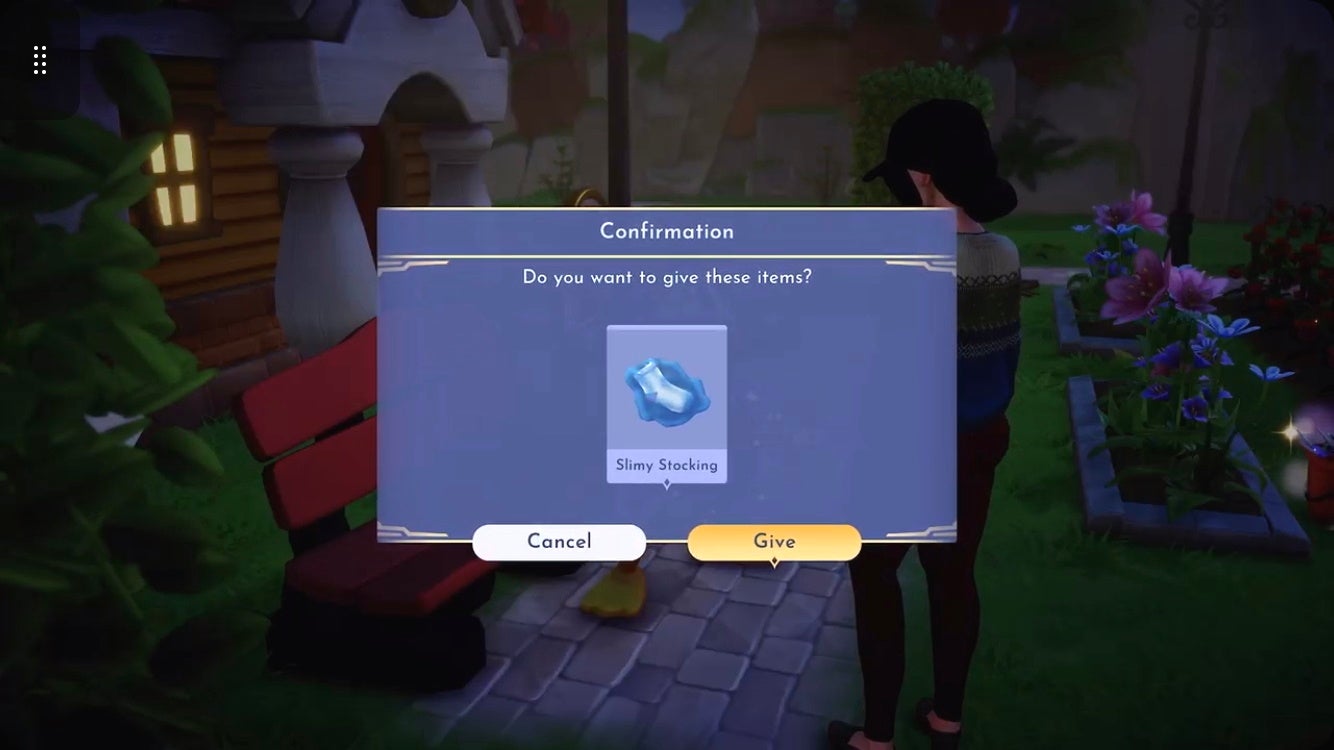Click the item card in the confirmation window
This screenshot has height=750, width=1334.
(667, 403)
